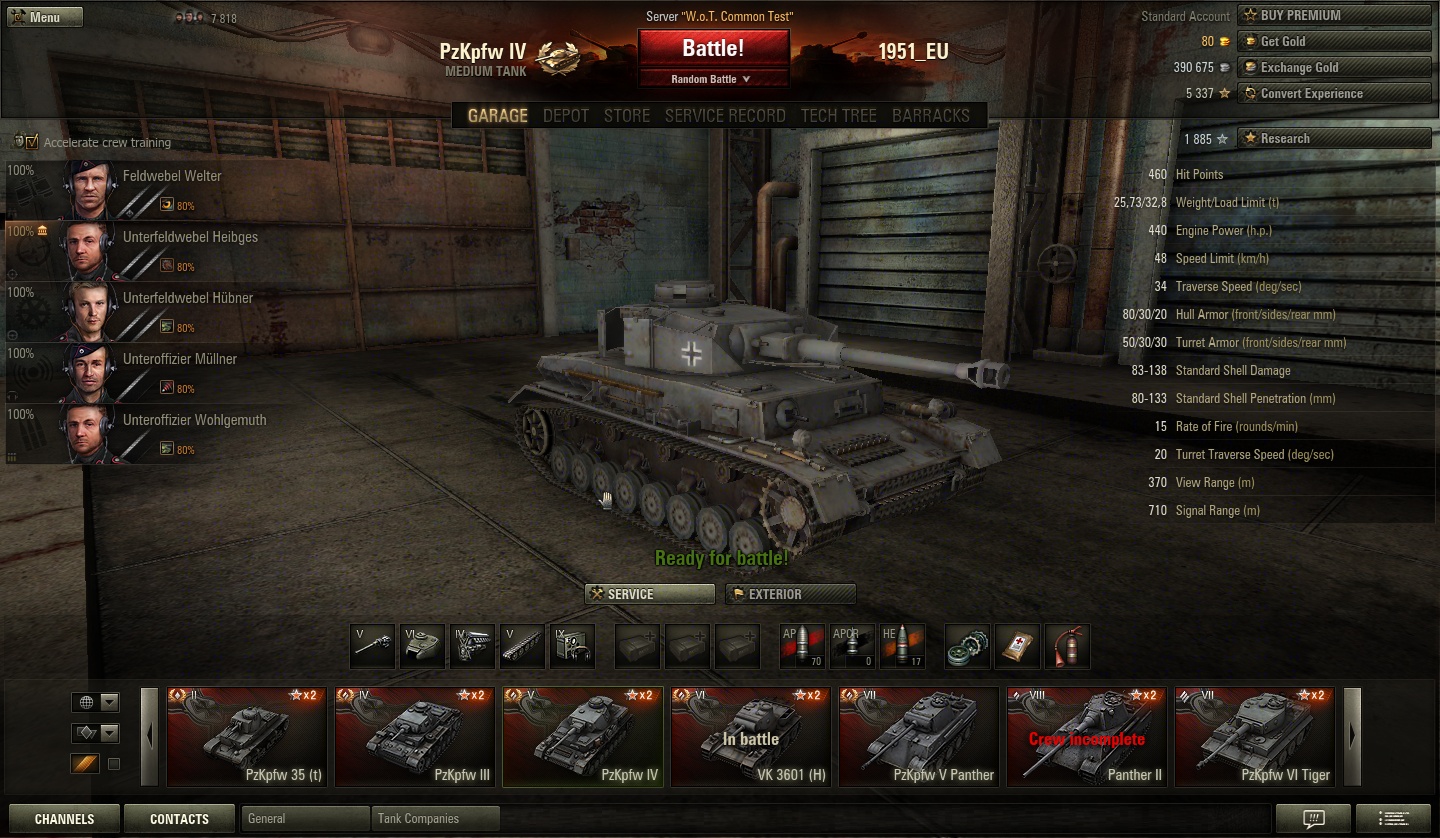Toggle Accelerate crew training checkbox
Viewport: 1440px width, 838px height.
click(x=32, y=142)
